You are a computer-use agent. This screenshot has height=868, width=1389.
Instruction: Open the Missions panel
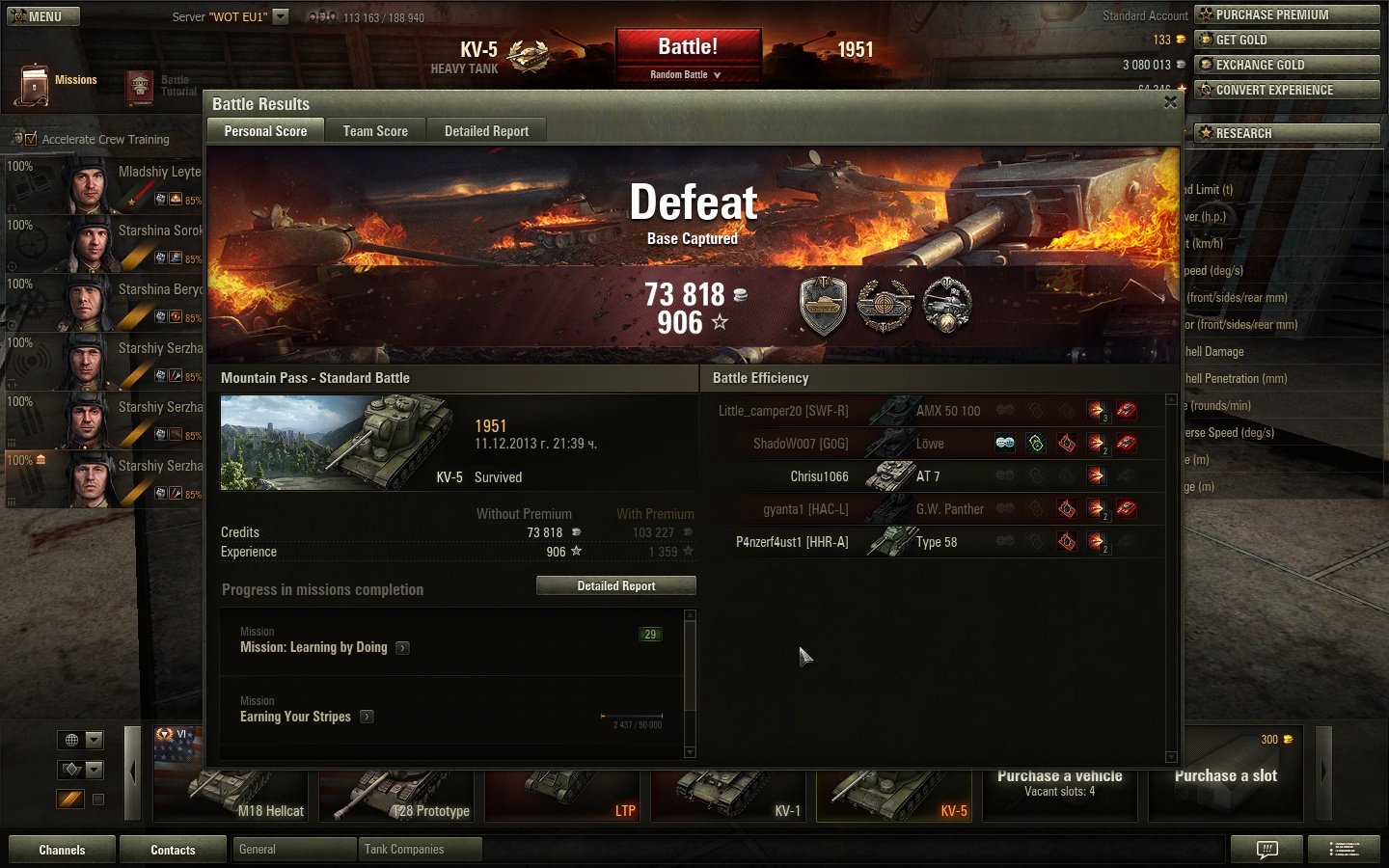point(58,84)
